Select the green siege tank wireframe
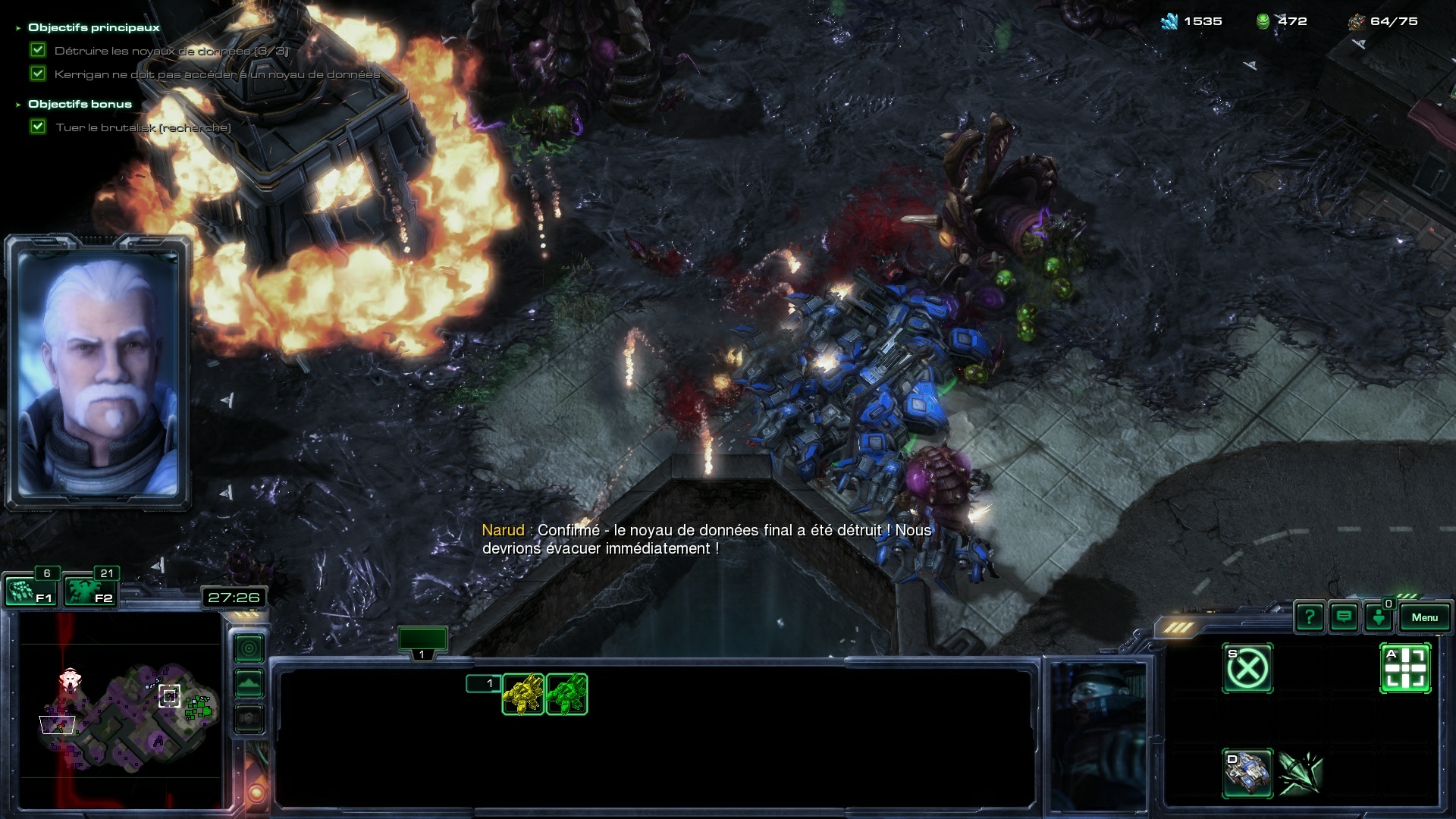This screenshot has width=1456, height=819. (566, 694)
